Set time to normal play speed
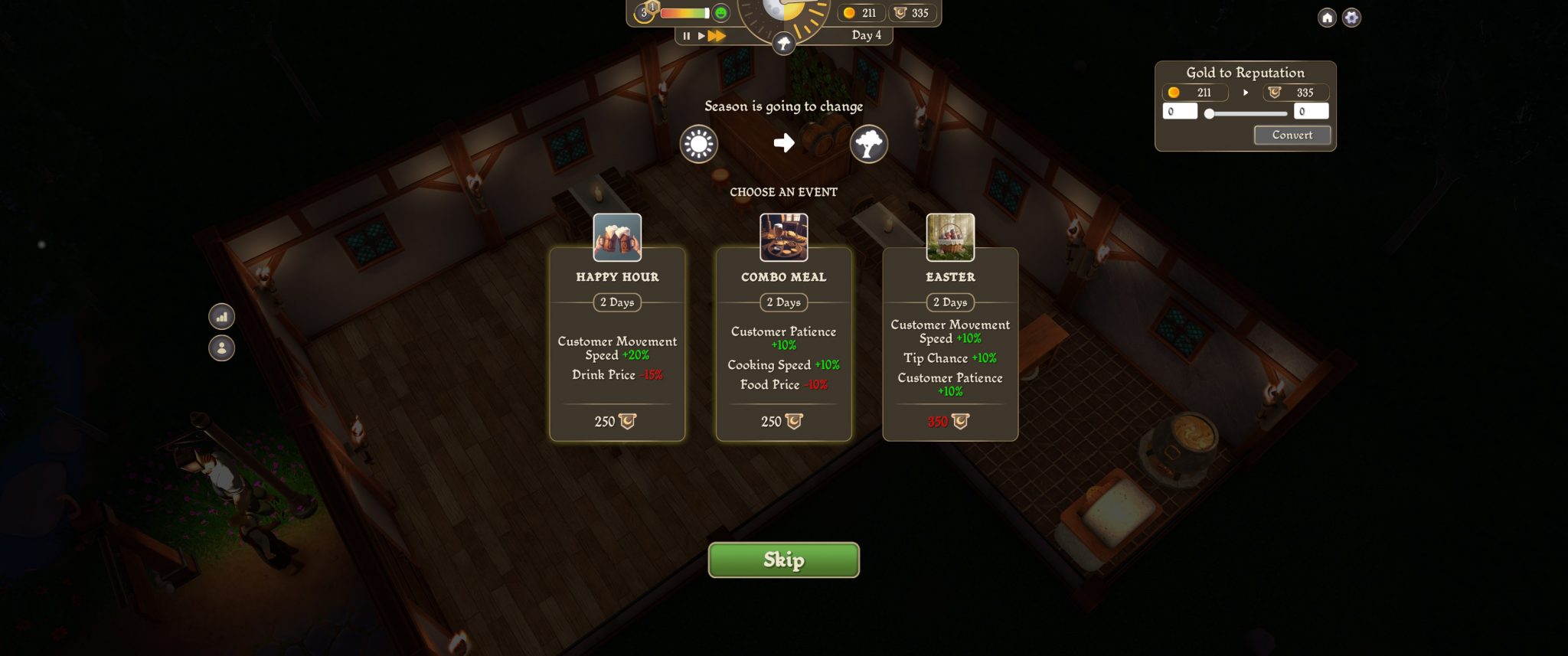The image size is (1568, 656). 701,36
